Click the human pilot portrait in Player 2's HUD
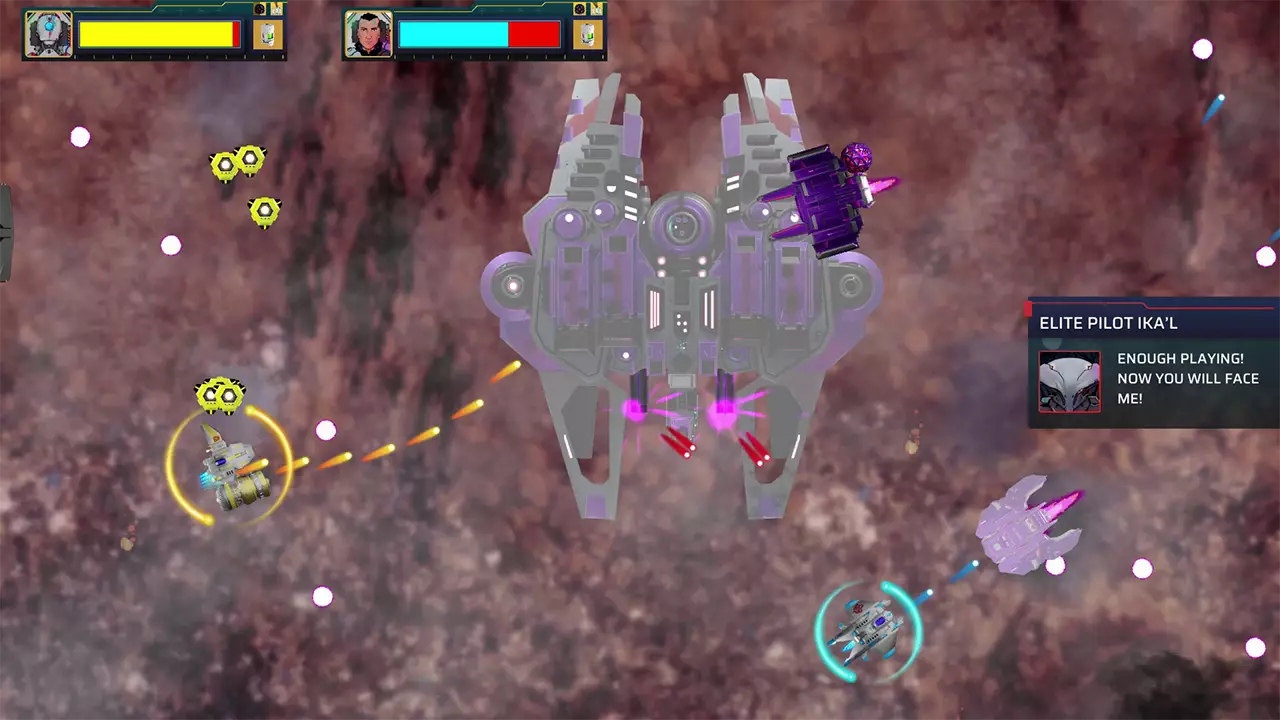This screenshot has height=720, width=1280. point(366,32)
